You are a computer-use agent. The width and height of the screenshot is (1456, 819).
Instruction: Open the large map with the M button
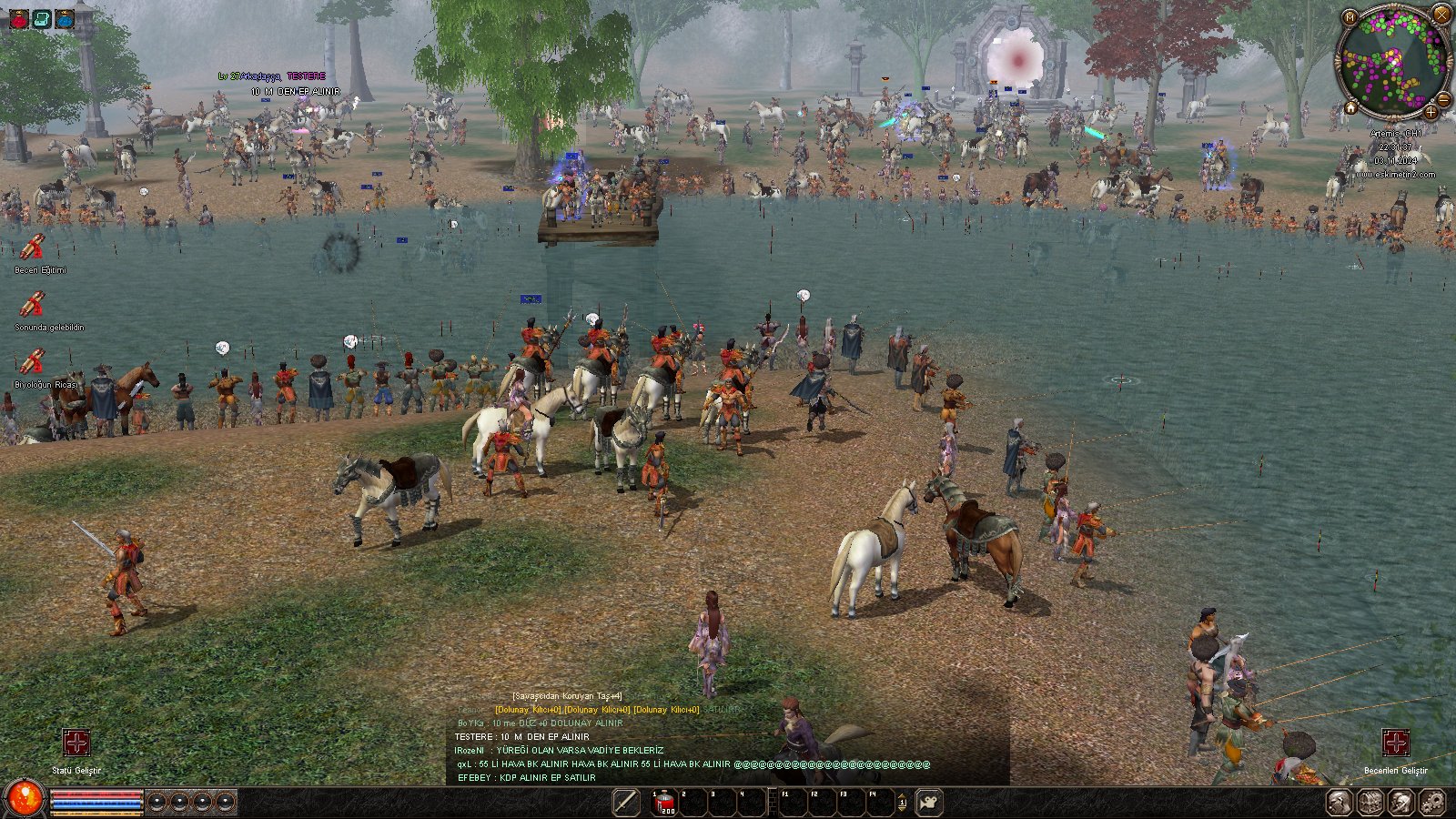click(x=1350, y=17)
